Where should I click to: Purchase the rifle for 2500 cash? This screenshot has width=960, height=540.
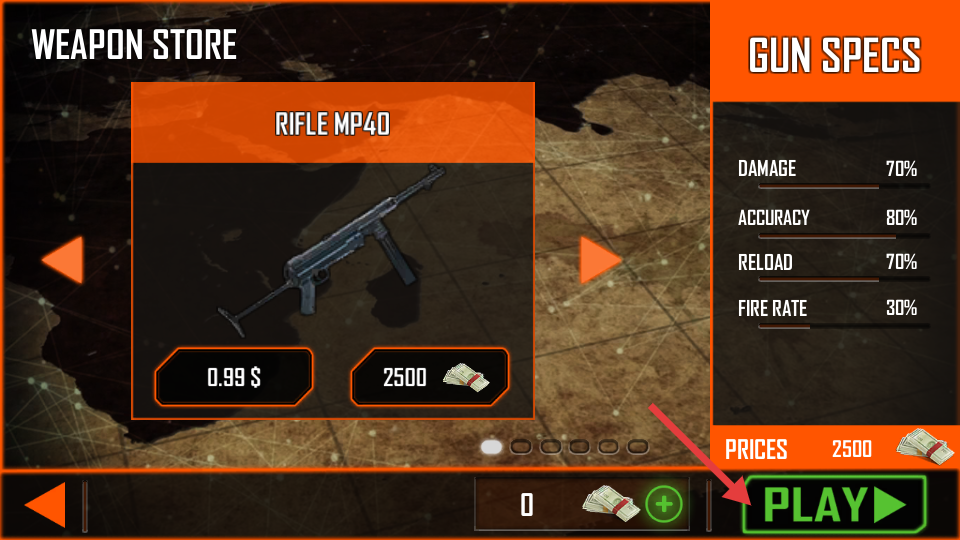[429, 377]
